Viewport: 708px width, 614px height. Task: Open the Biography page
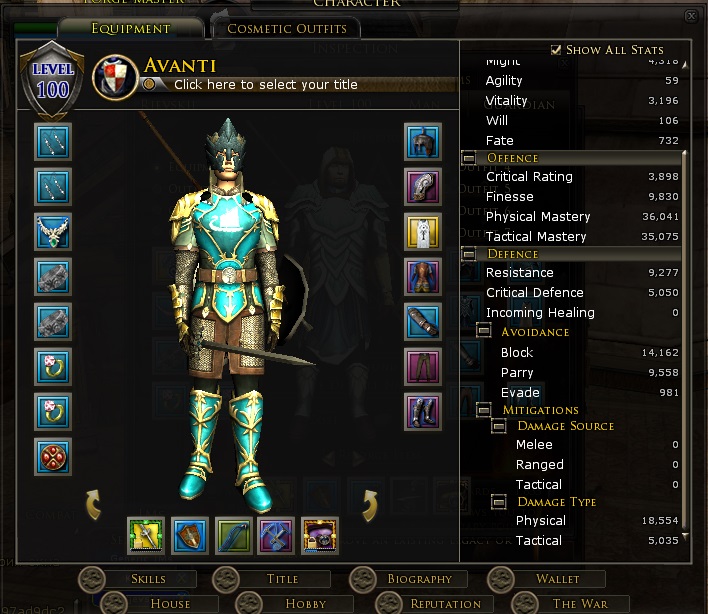(420, 579)
